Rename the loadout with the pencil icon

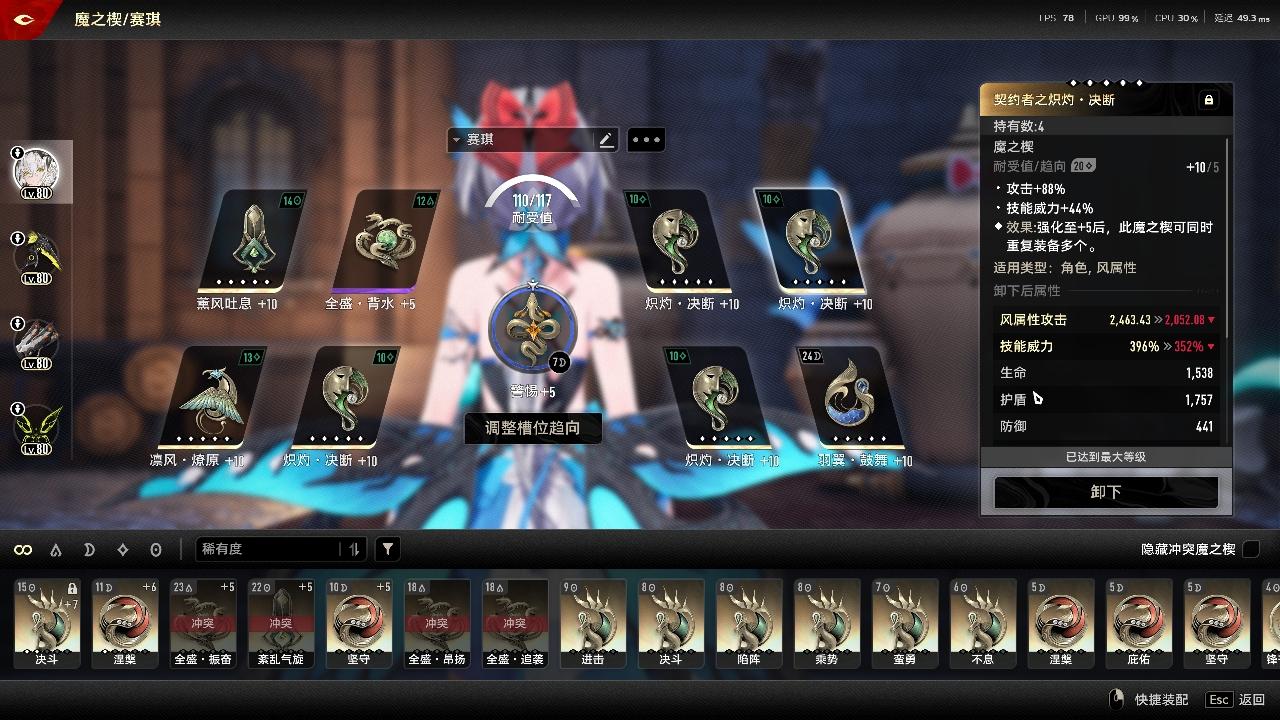[x=606, y=140]
